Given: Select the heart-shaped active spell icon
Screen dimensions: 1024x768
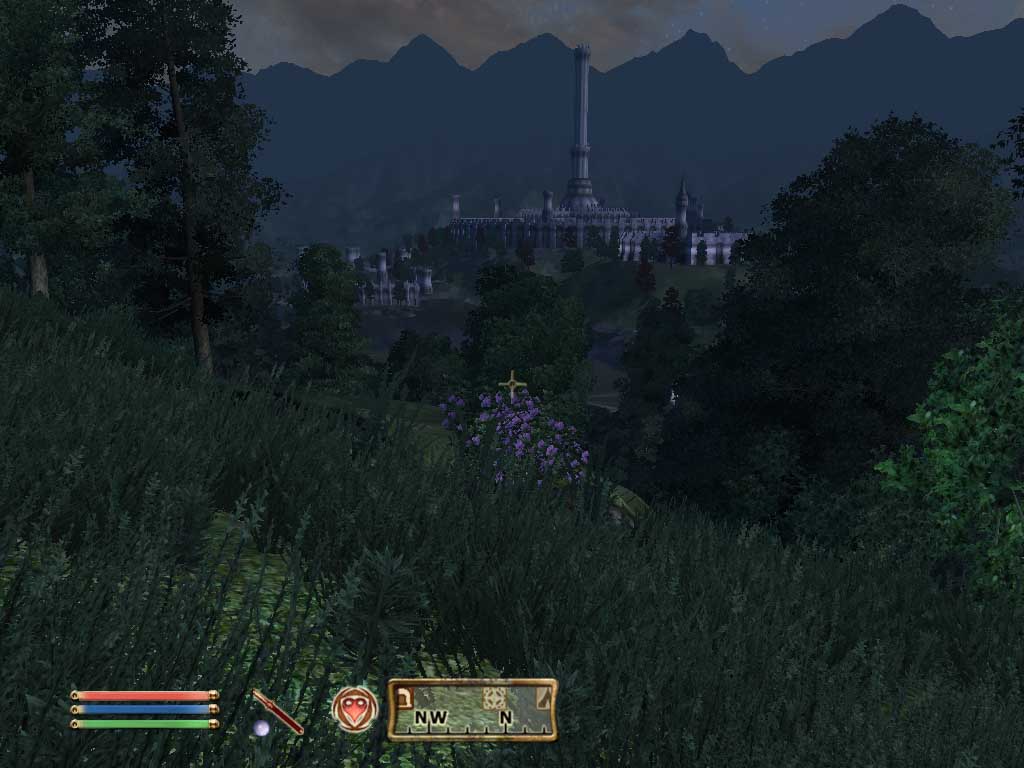Looking at the screenshot, I should [355, 709].
